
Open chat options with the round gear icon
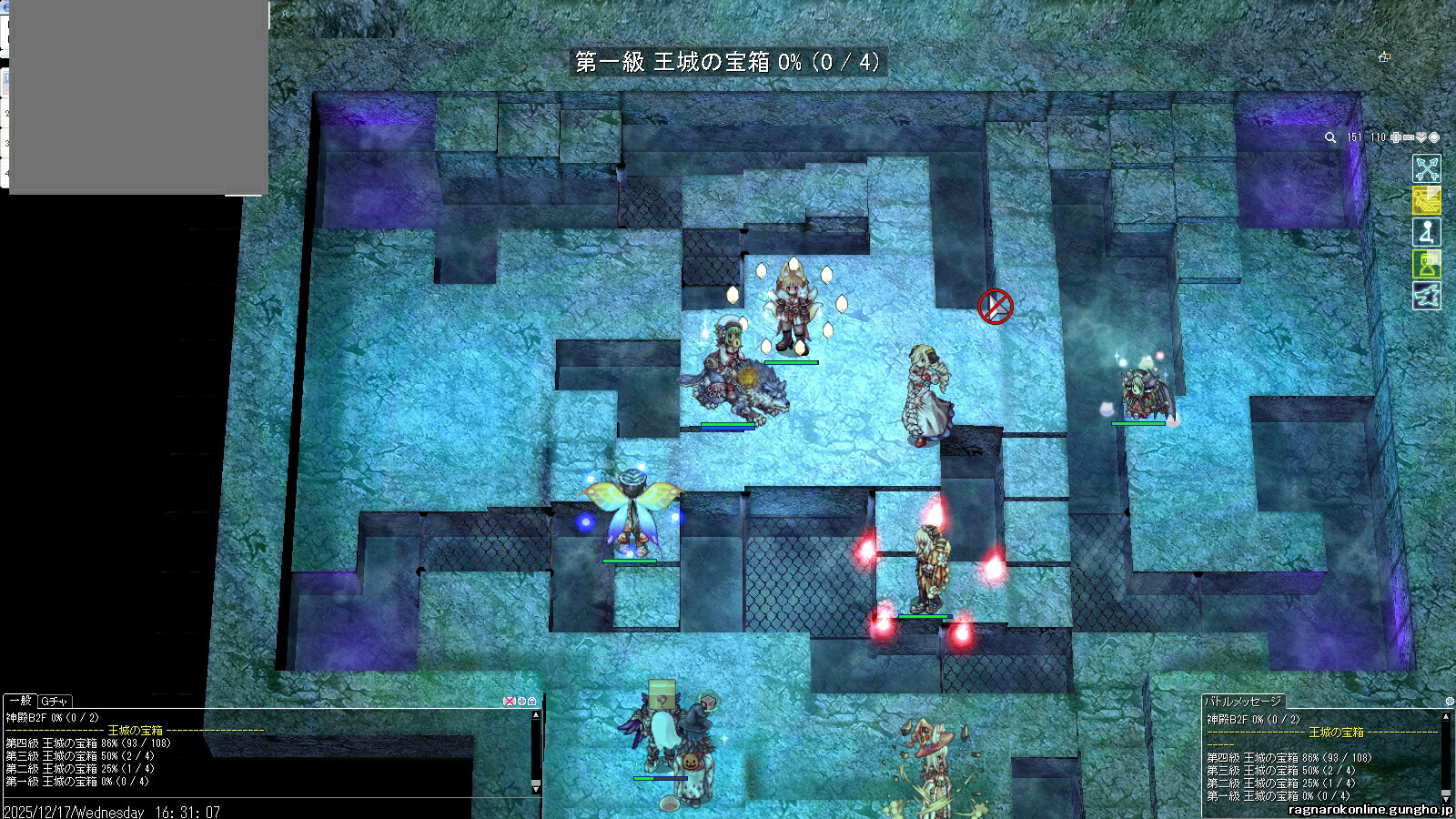coord(521,701)
